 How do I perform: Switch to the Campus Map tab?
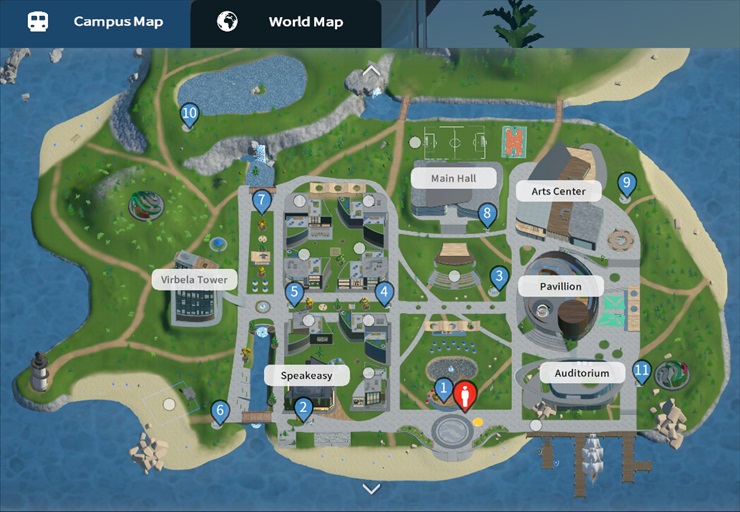[95, 22]
